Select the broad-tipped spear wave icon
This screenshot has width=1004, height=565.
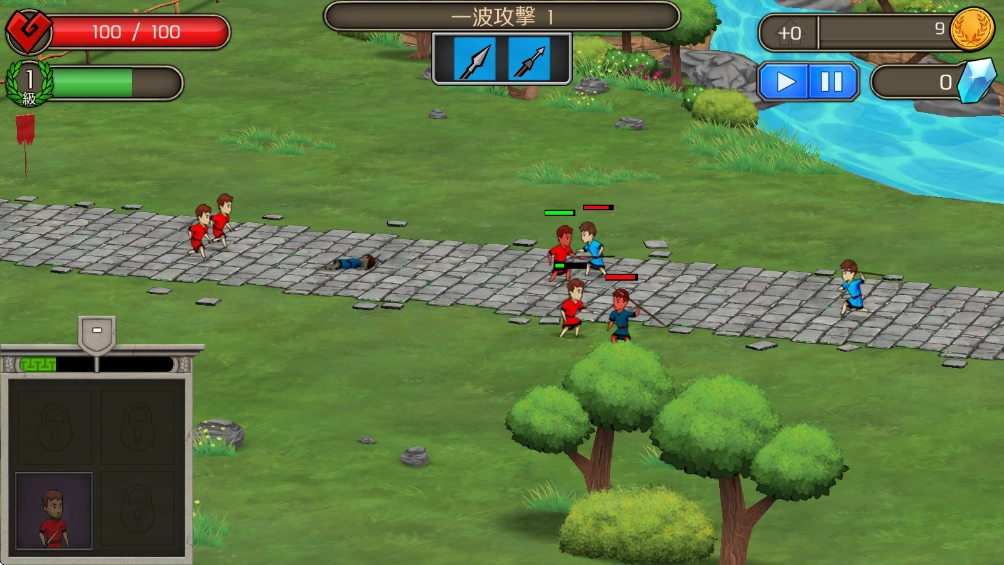475,59
